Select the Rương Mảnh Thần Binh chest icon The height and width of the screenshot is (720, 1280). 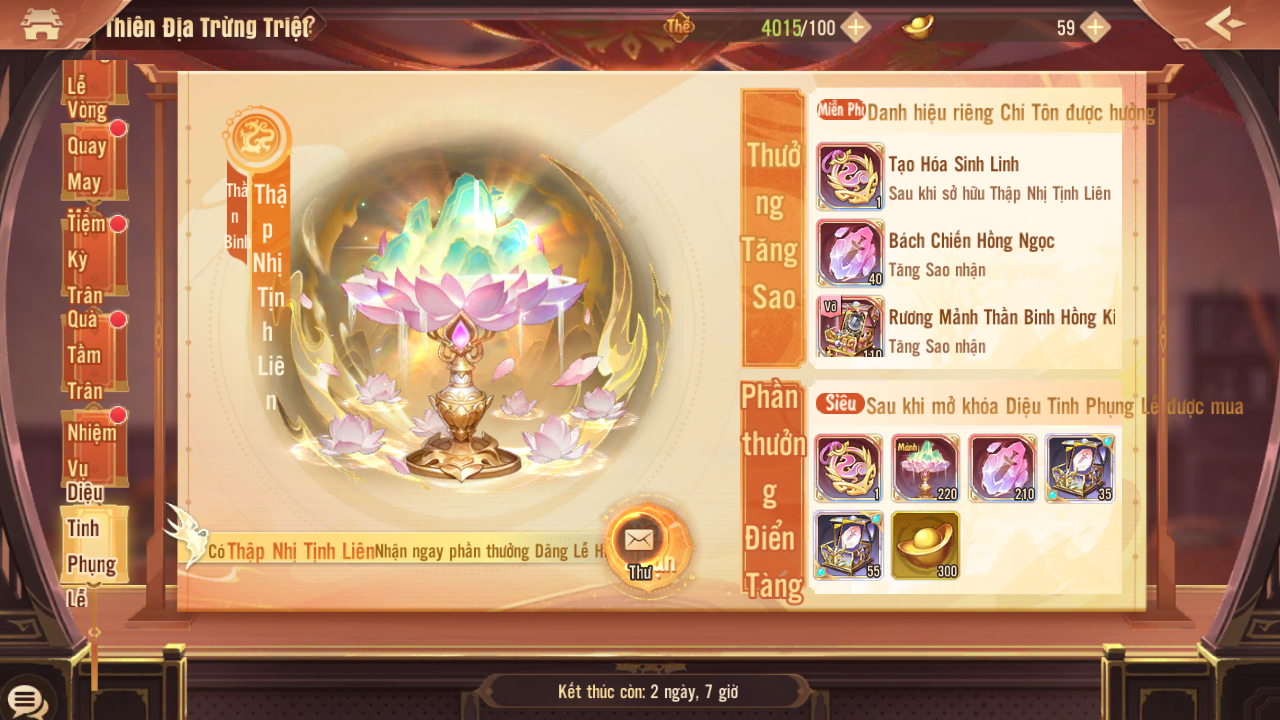point(850,326)
